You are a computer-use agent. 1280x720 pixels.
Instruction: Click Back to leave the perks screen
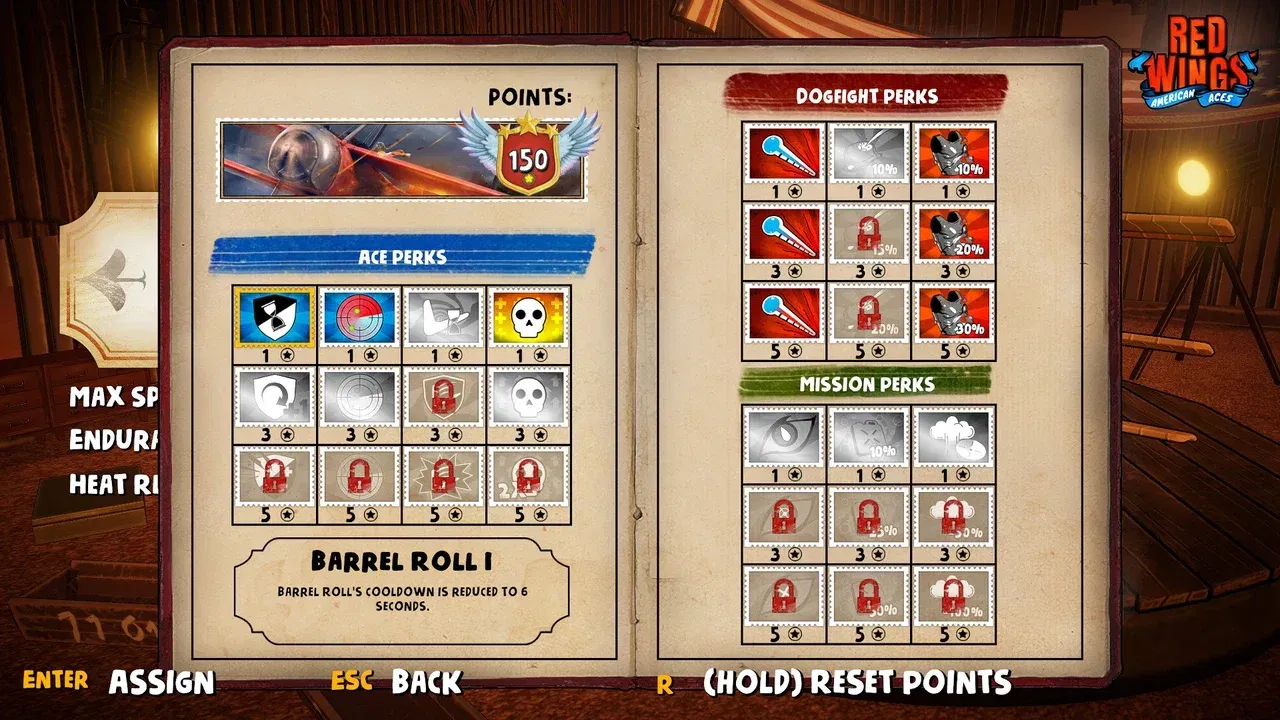click(x=428, y=682)
